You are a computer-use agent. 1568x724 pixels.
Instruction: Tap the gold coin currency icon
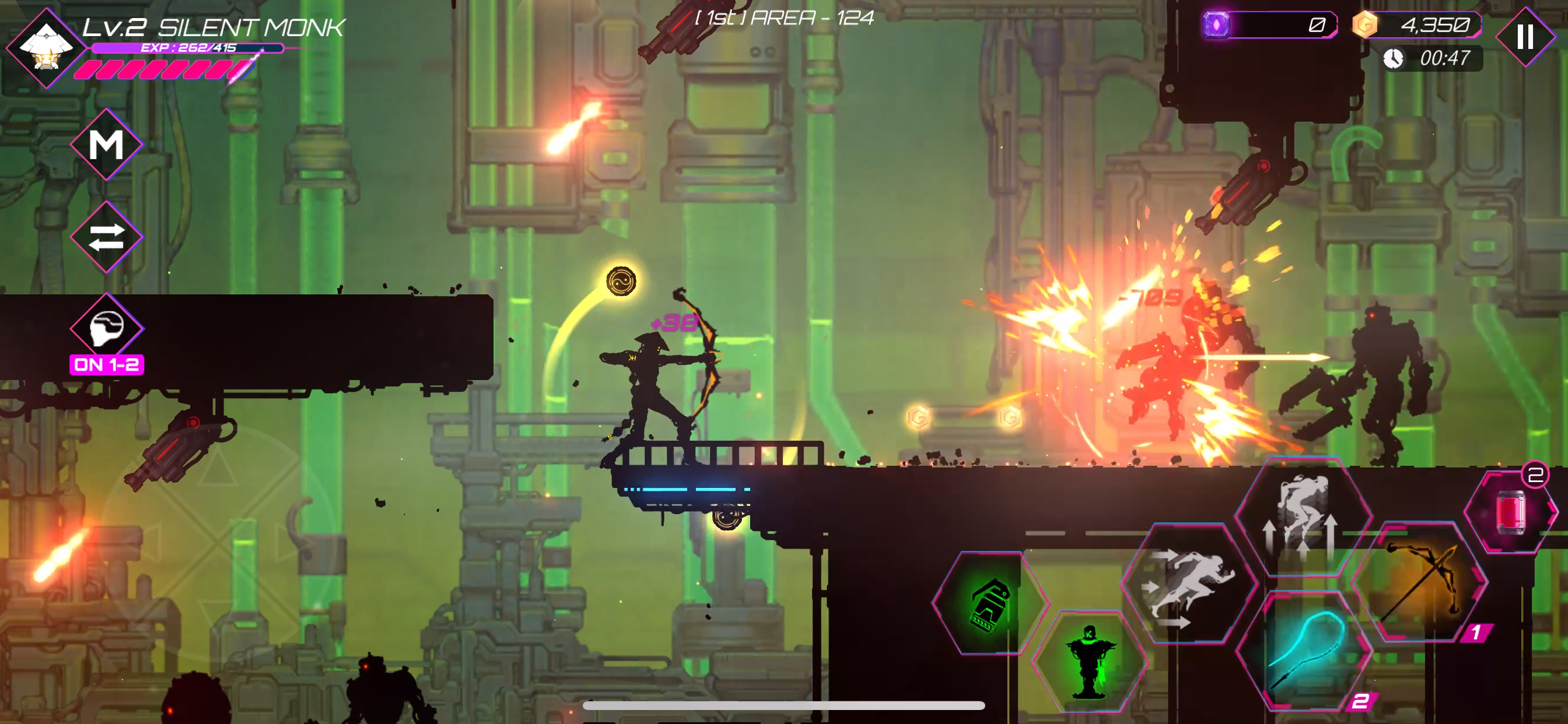[x=1364, y=25]
